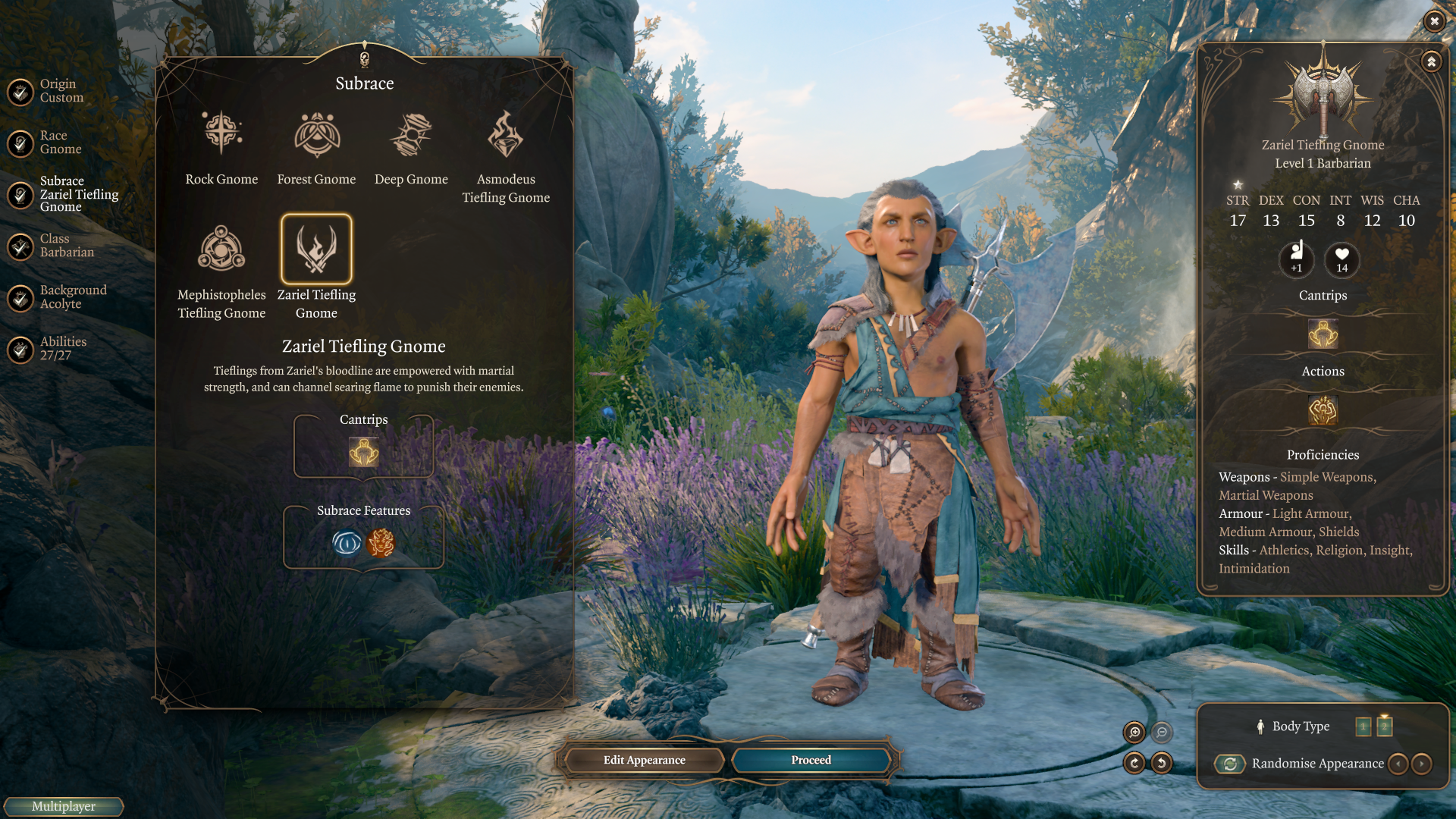Open the Multiplayer panel

pyautogui.click(x=64, y=806)
